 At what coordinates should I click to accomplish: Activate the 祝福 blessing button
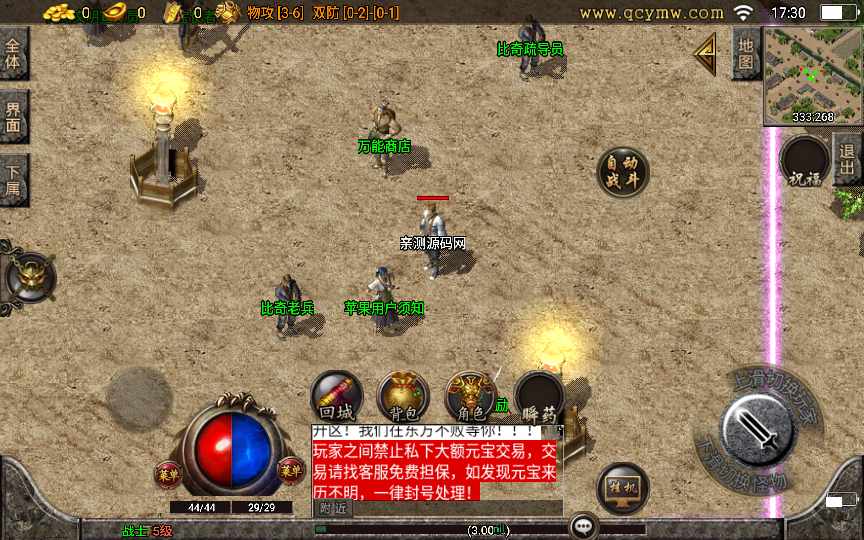pos(804,162)
